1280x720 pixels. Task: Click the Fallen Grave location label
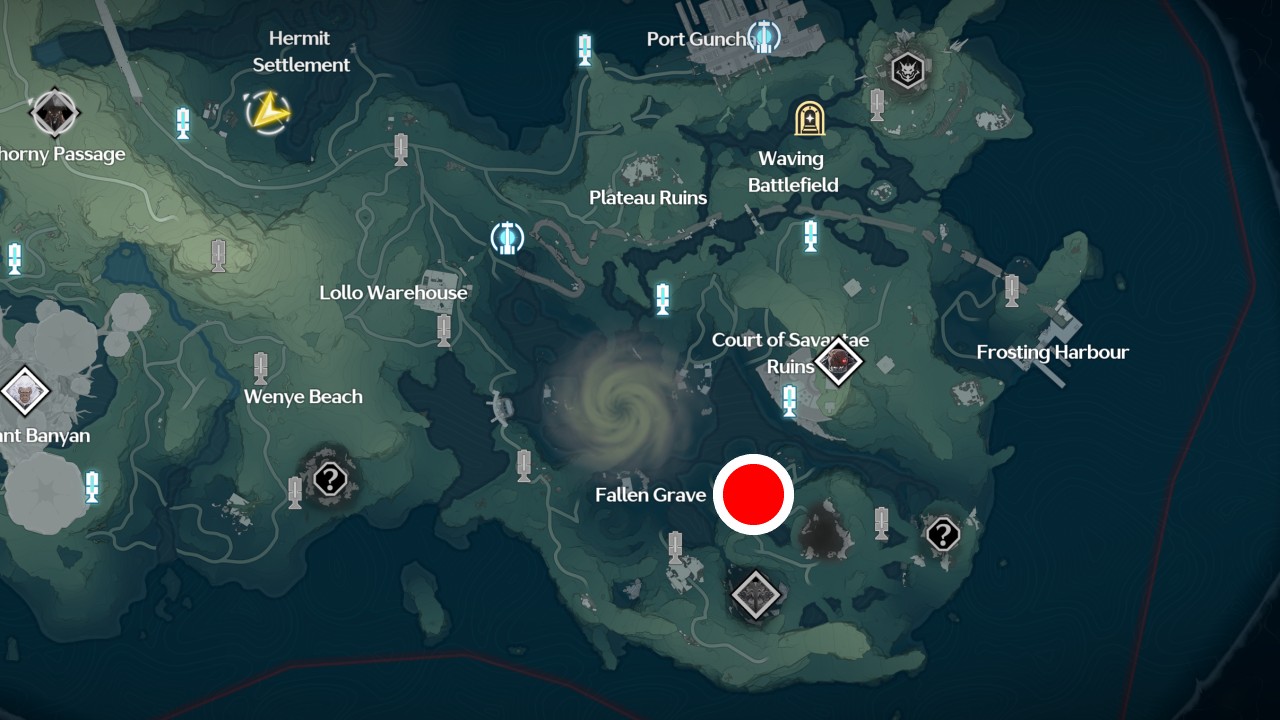(x=650, y=494)
